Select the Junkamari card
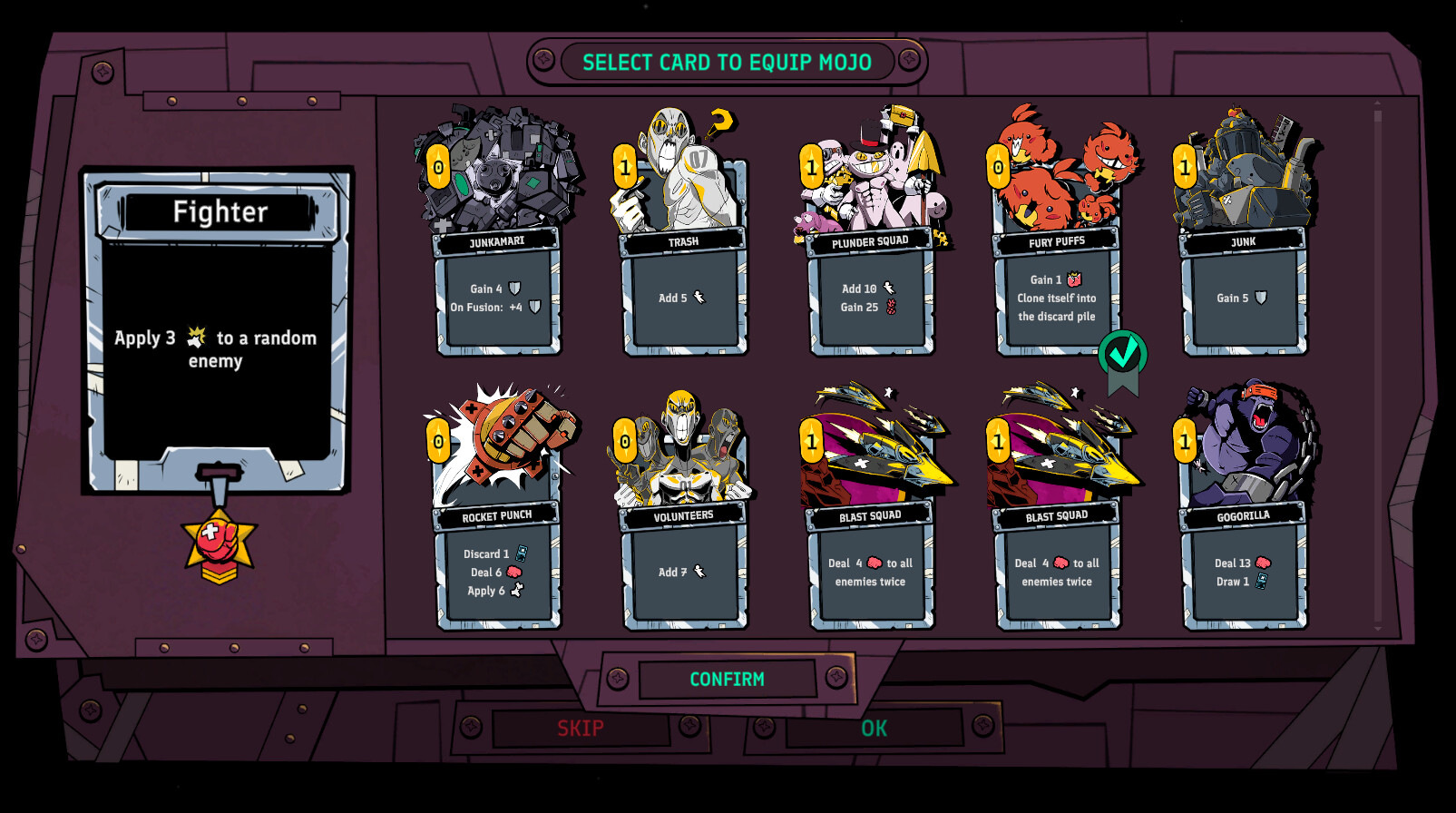The image size is (1456, 813). pos(498,272)
